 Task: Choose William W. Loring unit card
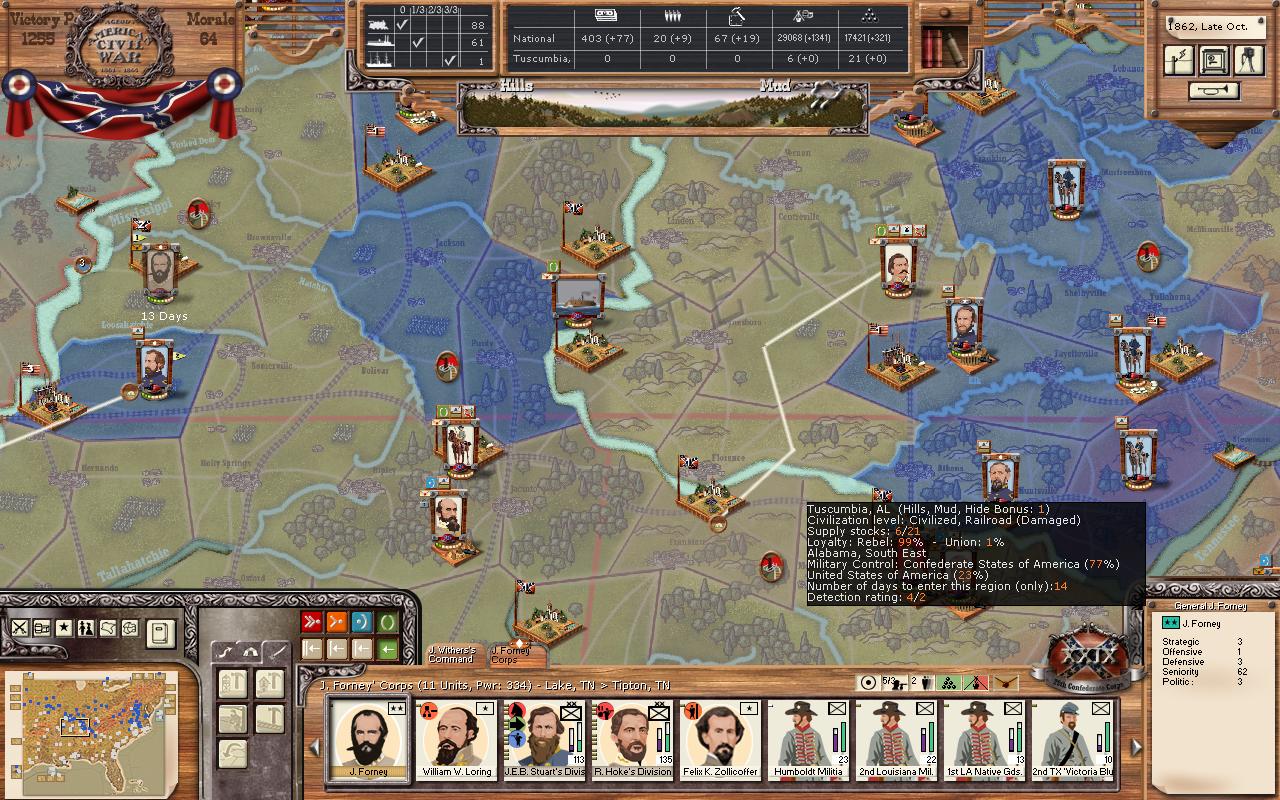[457, 738]
